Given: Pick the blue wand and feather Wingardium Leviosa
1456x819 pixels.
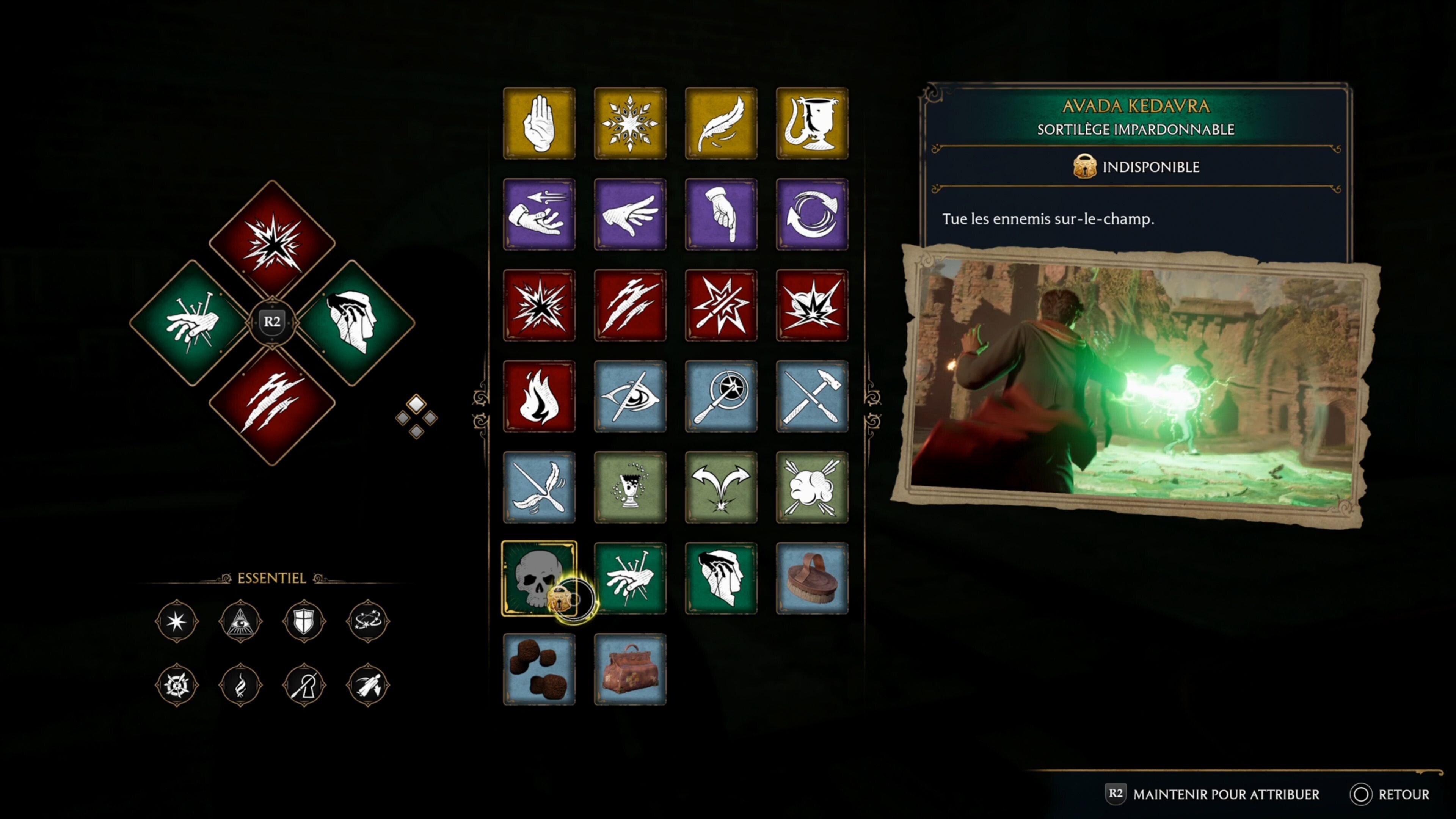Looking at the screenshot, I should (x=539, y=487).
